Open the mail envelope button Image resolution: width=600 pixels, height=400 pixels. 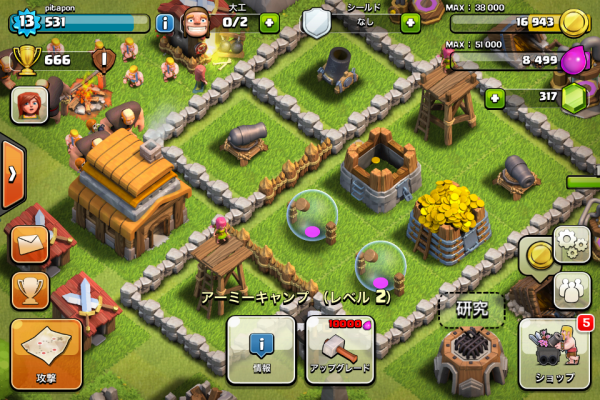[x=30, y=243]
